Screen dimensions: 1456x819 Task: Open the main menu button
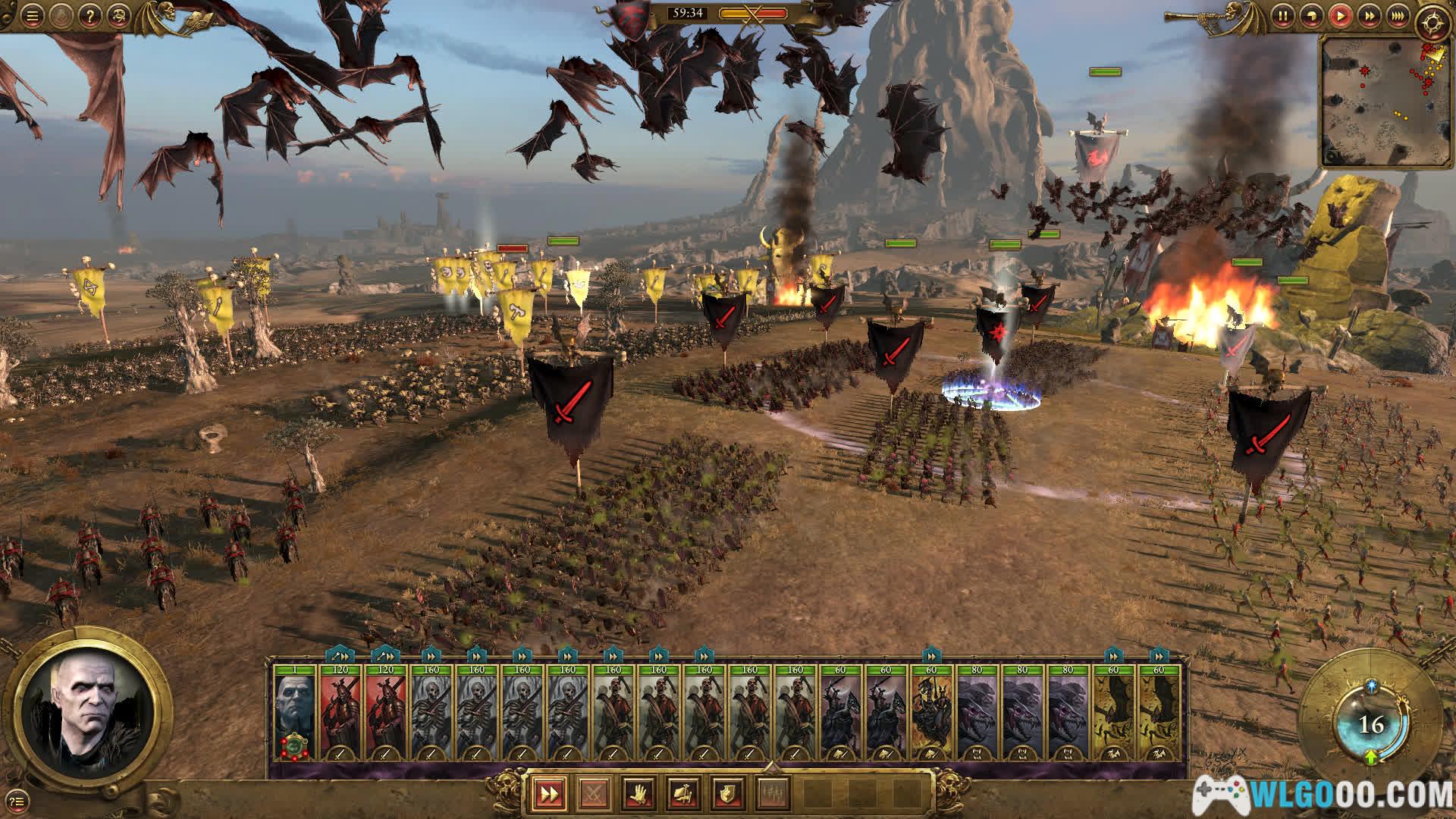point(31,16)
